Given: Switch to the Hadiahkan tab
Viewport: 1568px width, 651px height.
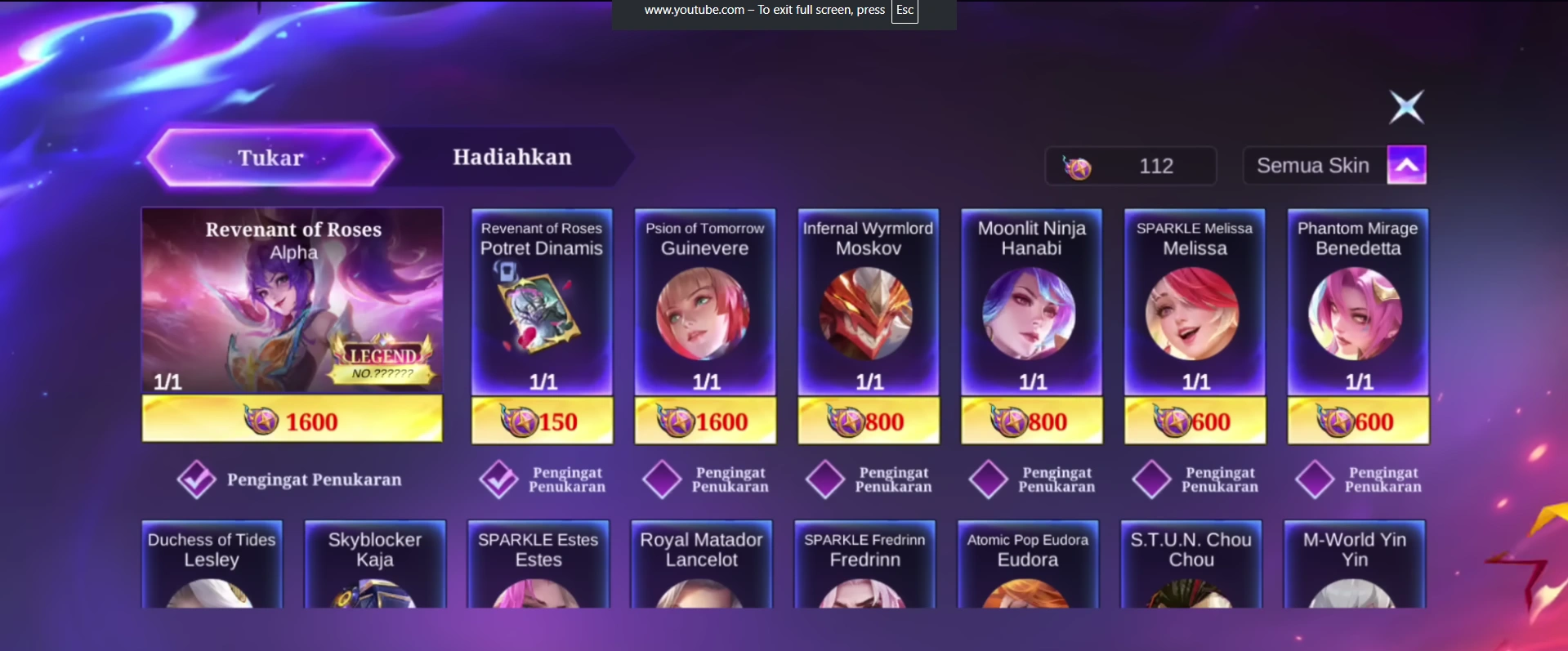Looking at the screenshot, I should point(512,157).
